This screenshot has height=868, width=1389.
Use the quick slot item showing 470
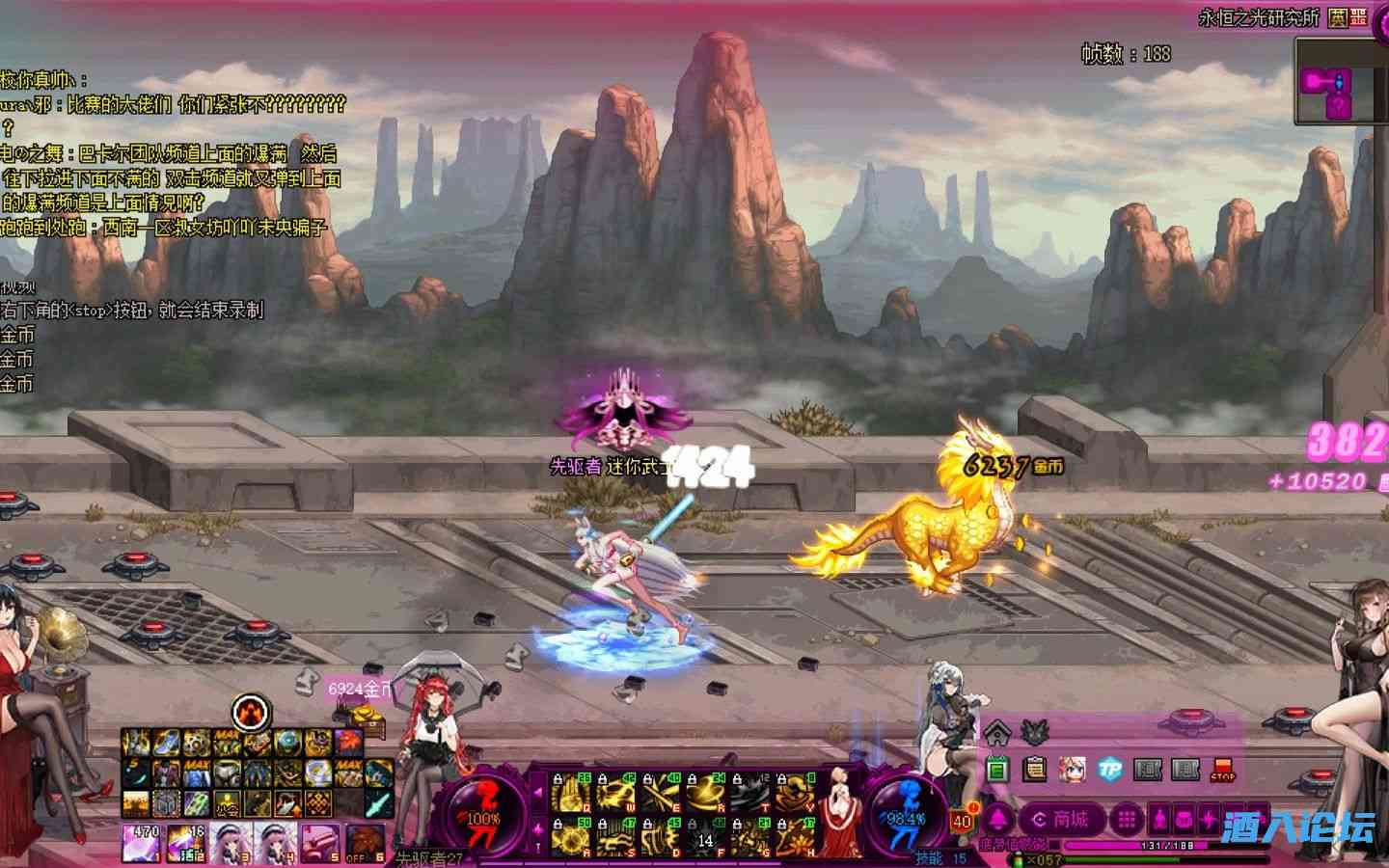tap(142, 841)
